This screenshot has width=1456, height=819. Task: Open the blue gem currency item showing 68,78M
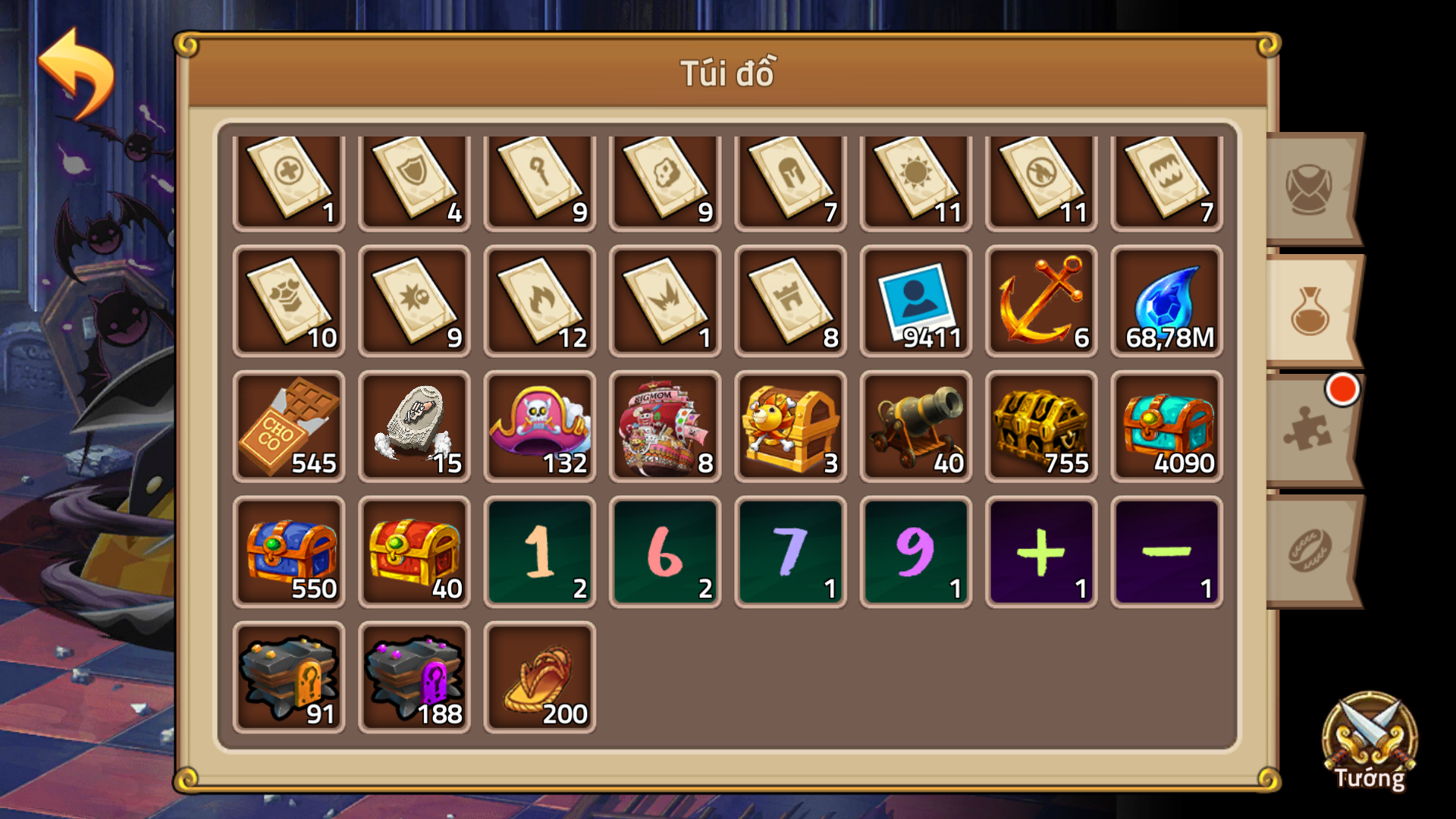point(1166,301)
